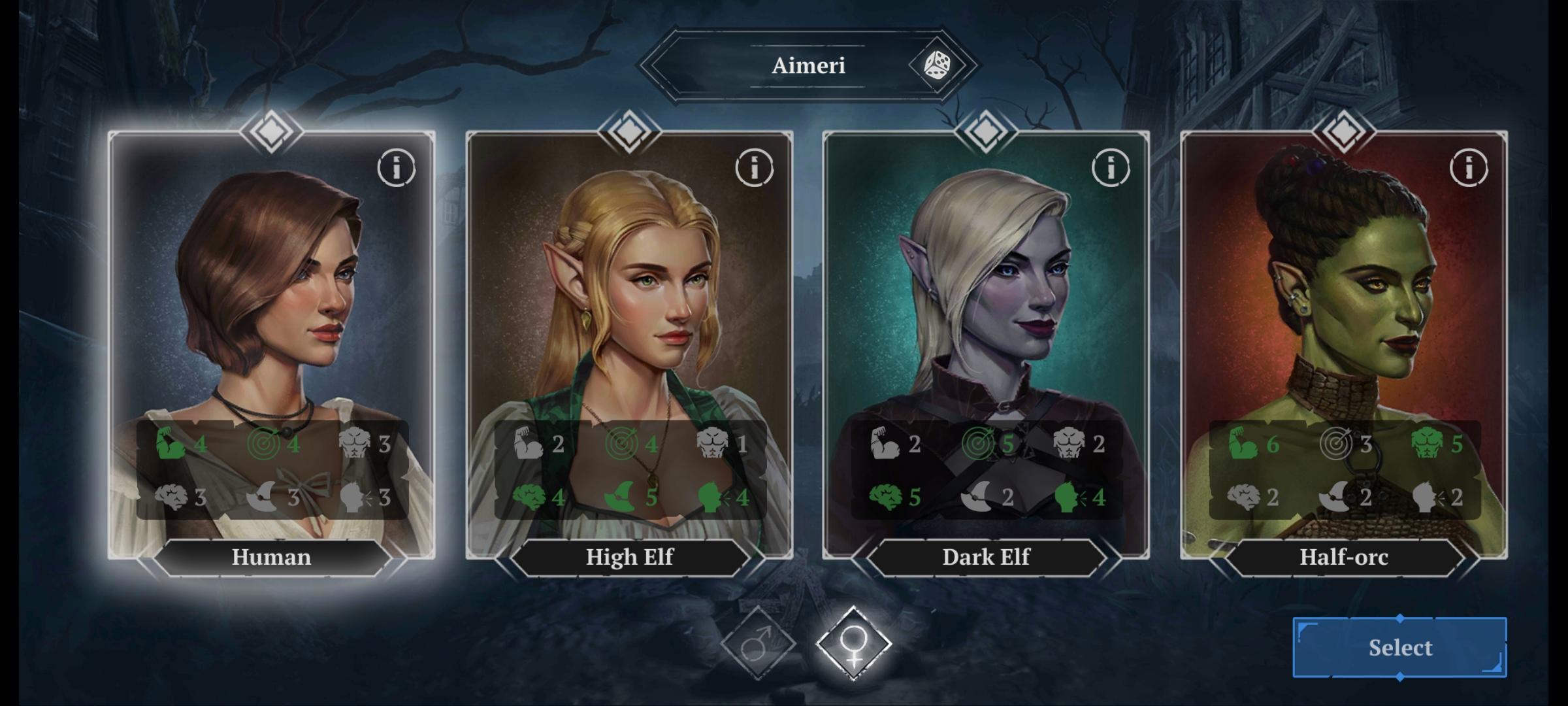Edit the character name Aimeri
The height and width of the screenshot is (706, 1568).
click(x=808, y=65)
